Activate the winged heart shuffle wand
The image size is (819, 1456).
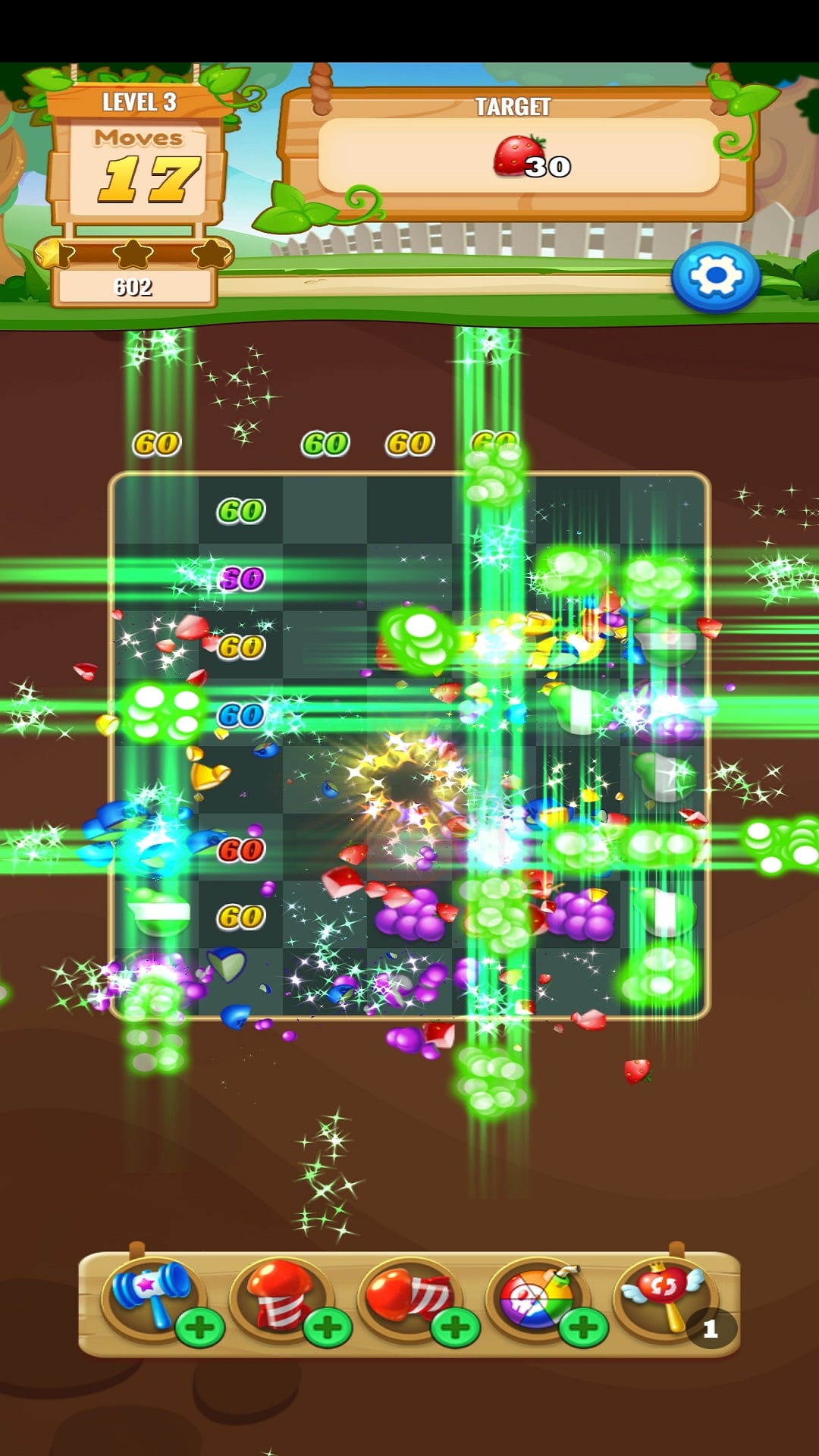pos(663,1292)
